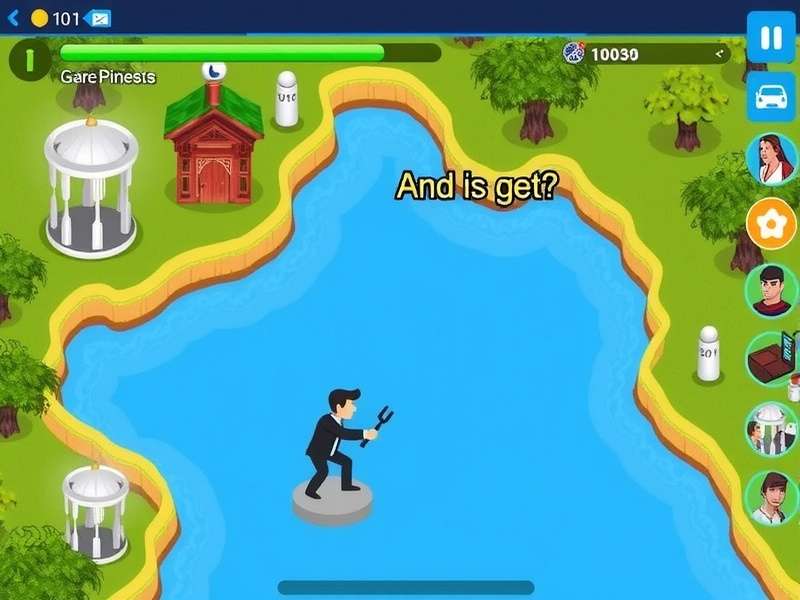Select the long-haired woman character portrait
Image resolution: width=800 pixels, height=600 pixels.
[771, 159]
